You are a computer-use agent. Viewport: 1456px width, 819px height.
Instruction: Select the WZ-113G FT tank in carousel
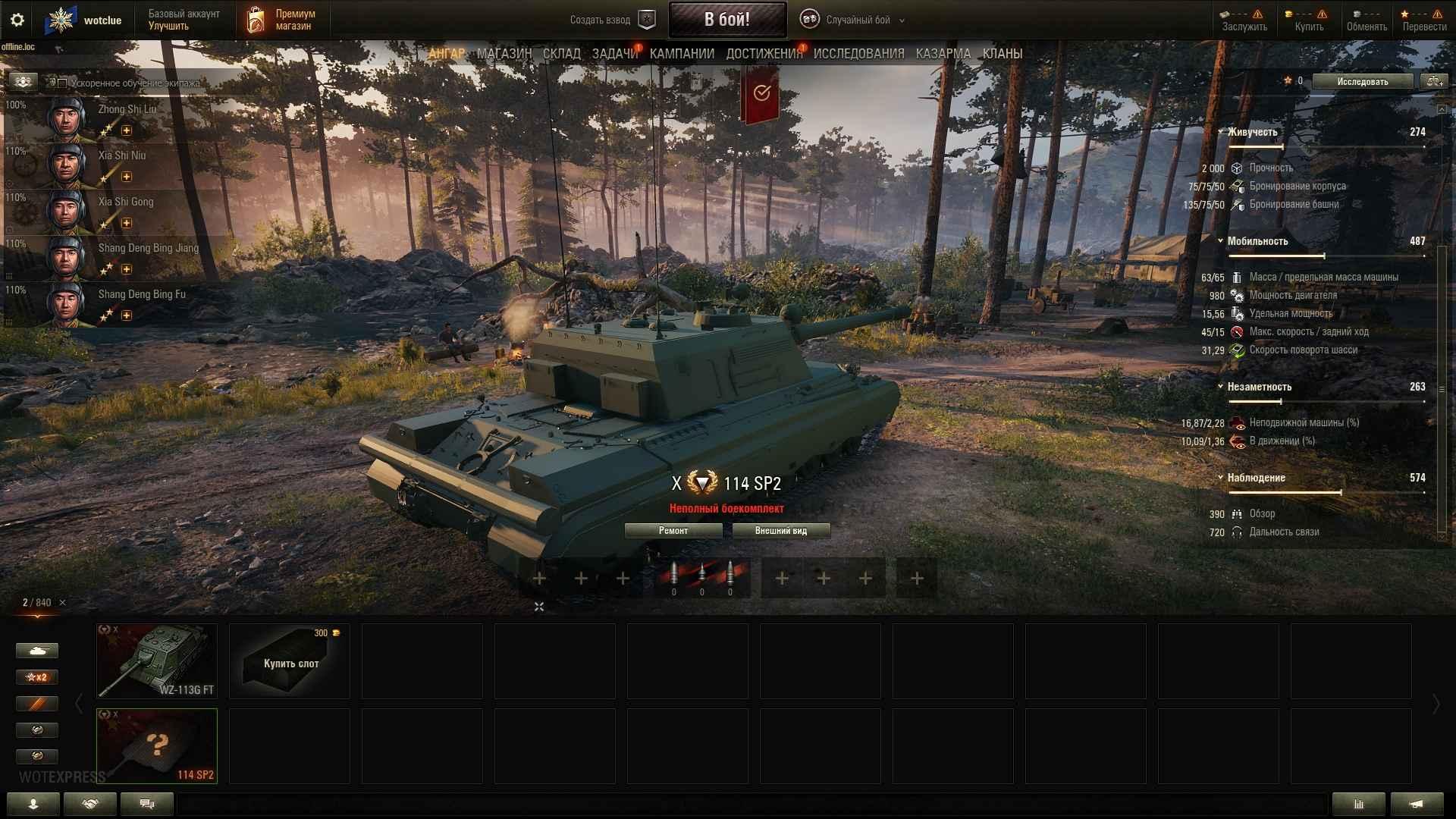click(157, 661)
